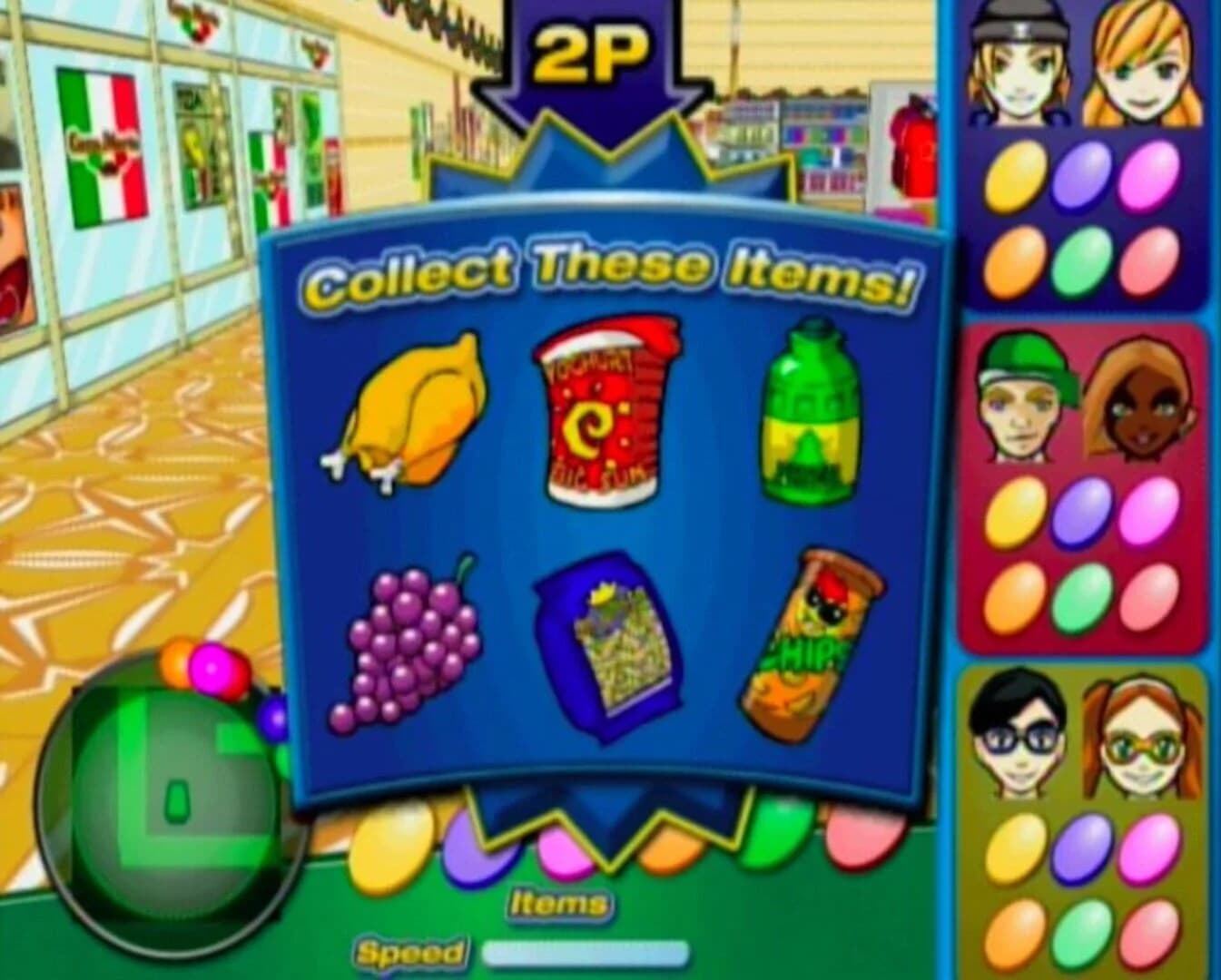The height and width of the screenshot is (980, 1221).
Task: Select the boy in black beanie avatar
Action: pos(1021,64)
